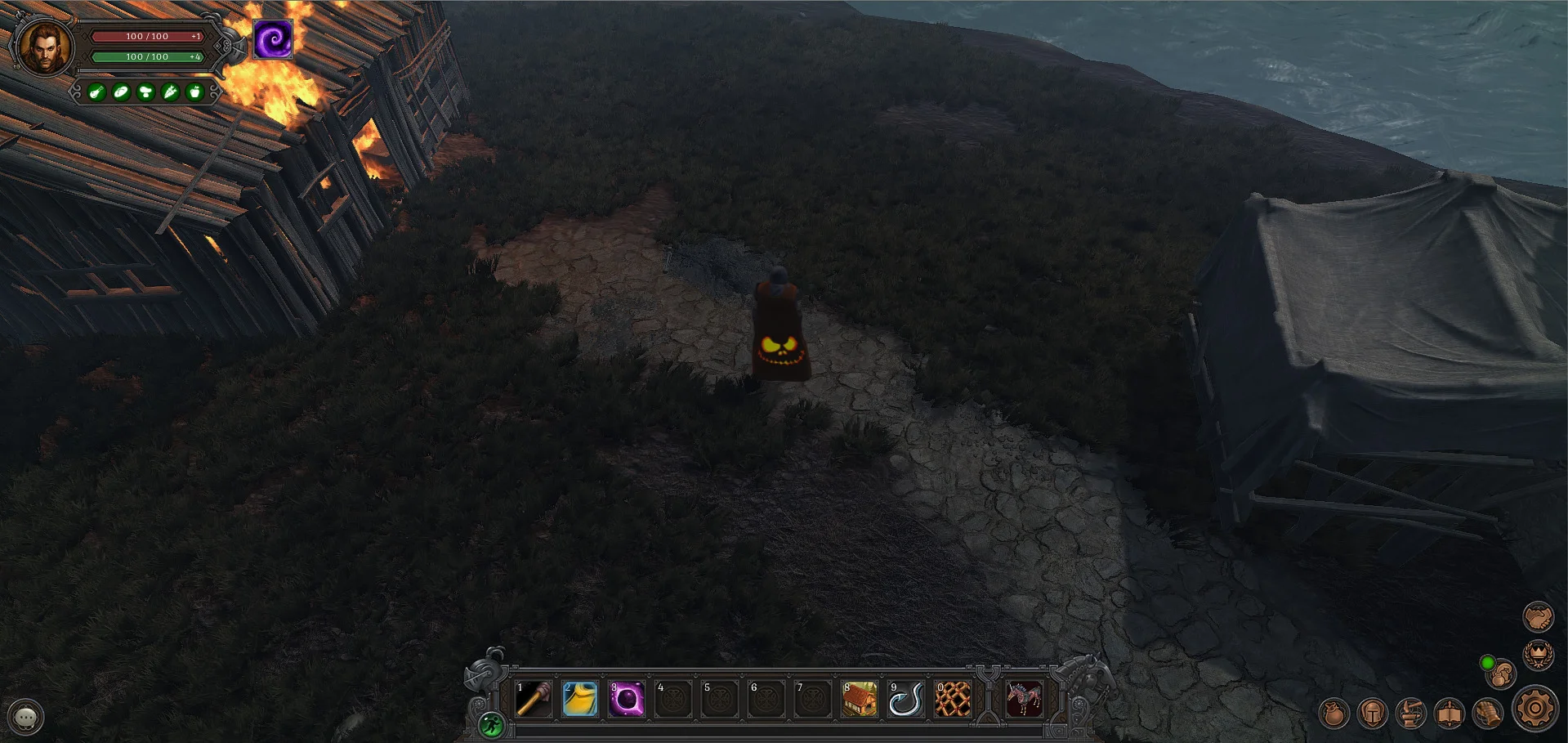This screenshot has height=743, width=1568.
Task: Click the character portrait
Action: pyautogui.click(x=44, y=46)
